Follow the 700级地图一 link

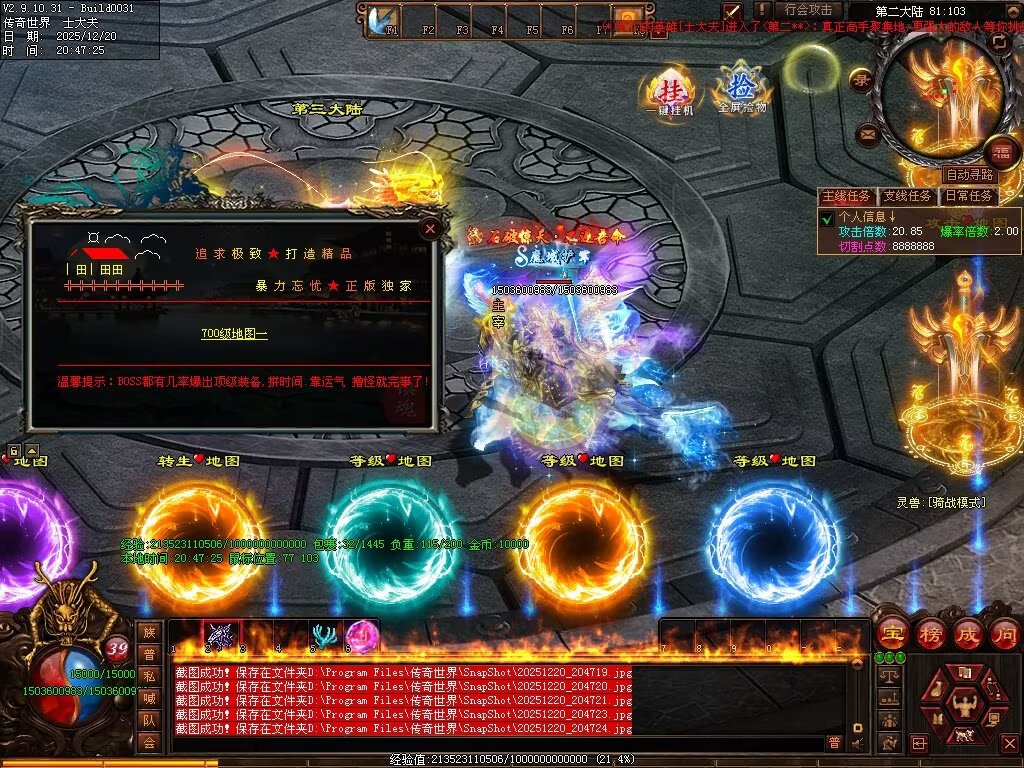[x=234, y=334]
